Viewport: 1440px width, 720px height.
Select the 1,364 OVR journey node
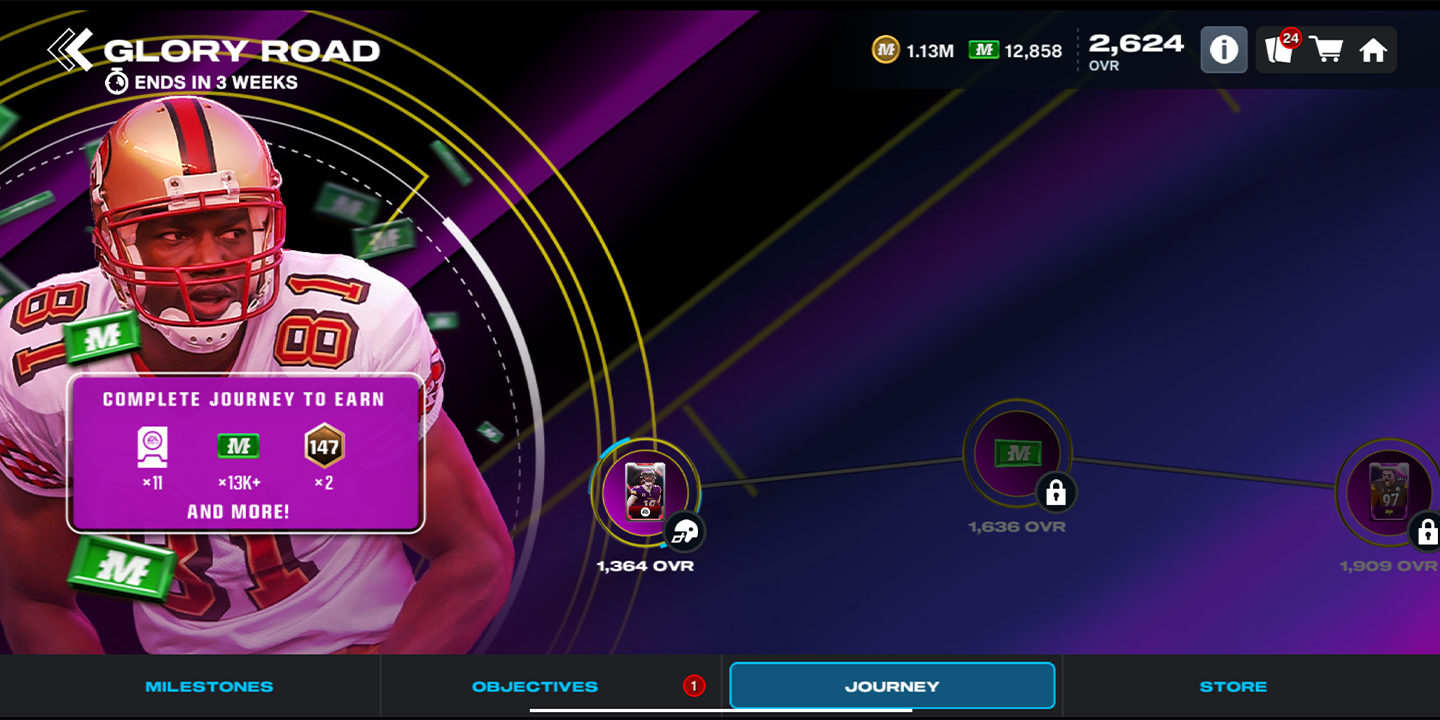pos(645,491)
